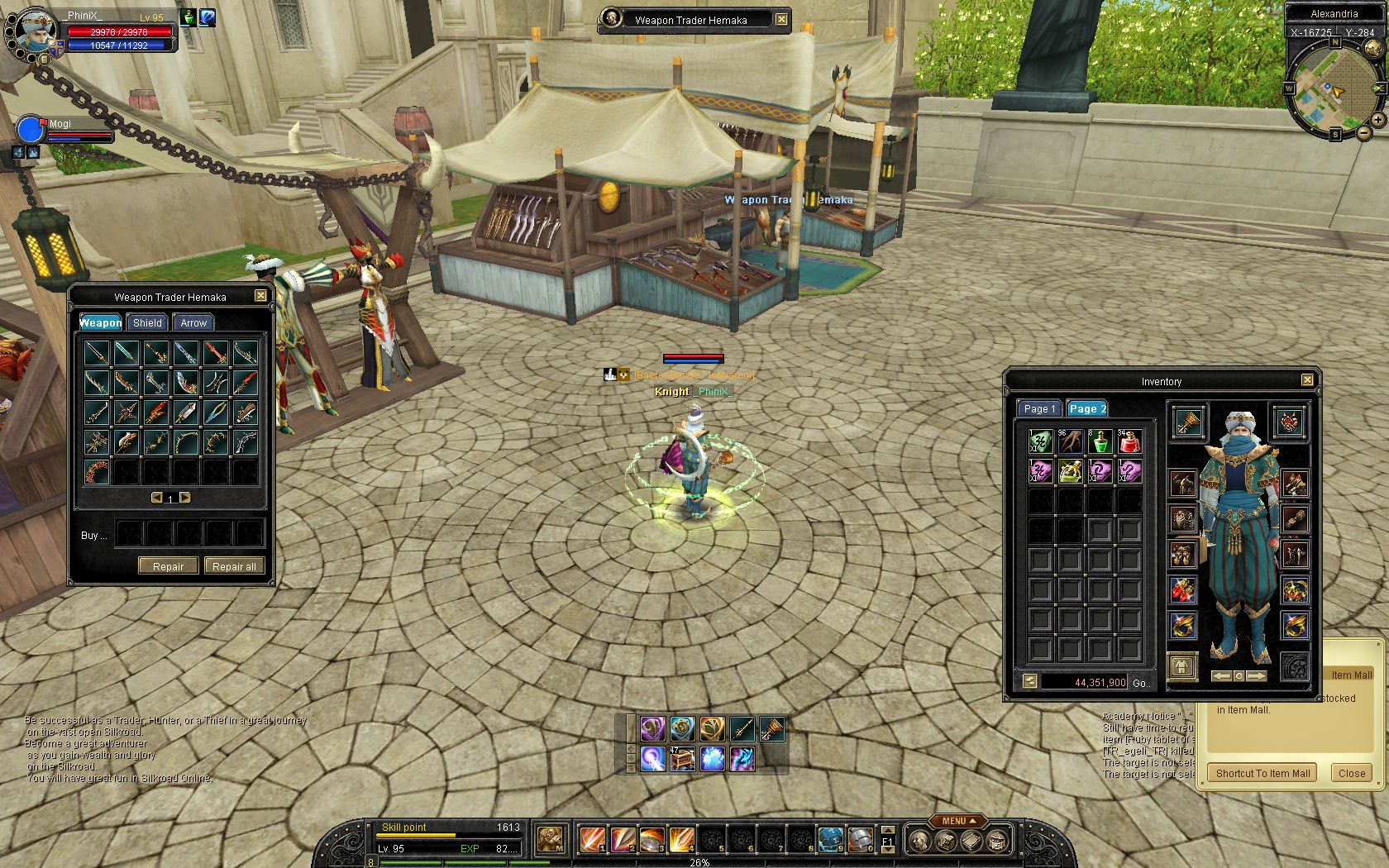This screenshot has height=868, width=1389.
Task: Click the minimap zoom-in plus button
Action: 1378,121
